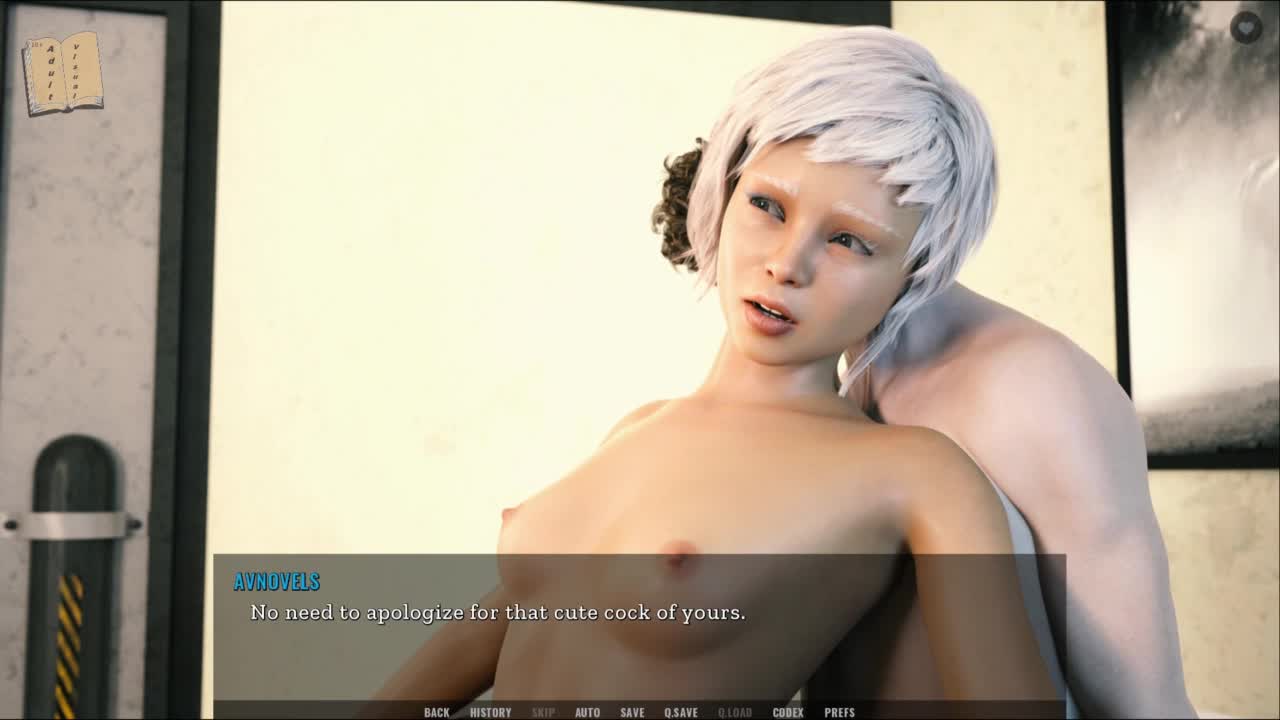Open the CODEX

click(788, 712)
